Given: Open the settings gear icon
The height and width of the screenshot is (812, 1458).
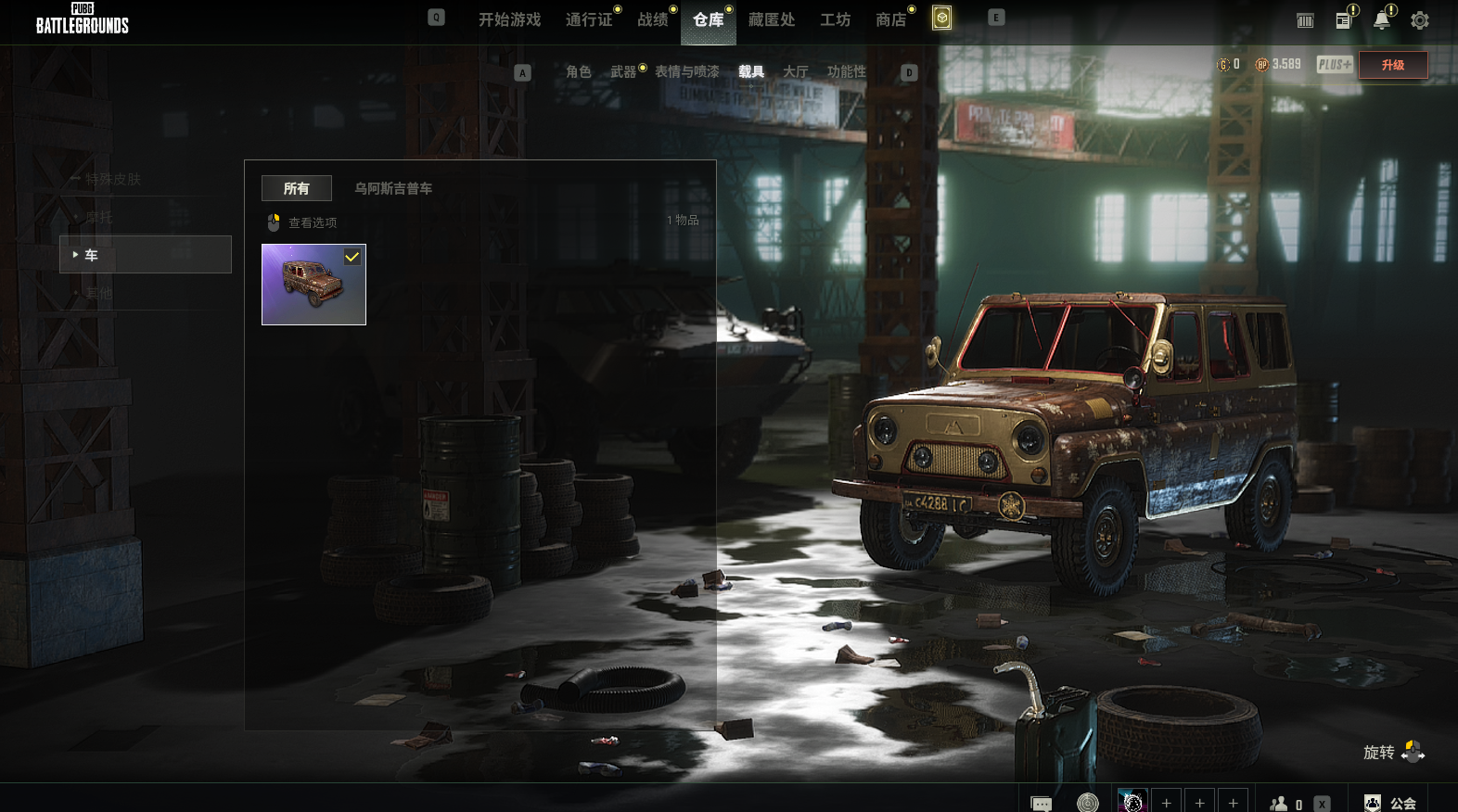Looking at the screenshot, I should 1419,20.
